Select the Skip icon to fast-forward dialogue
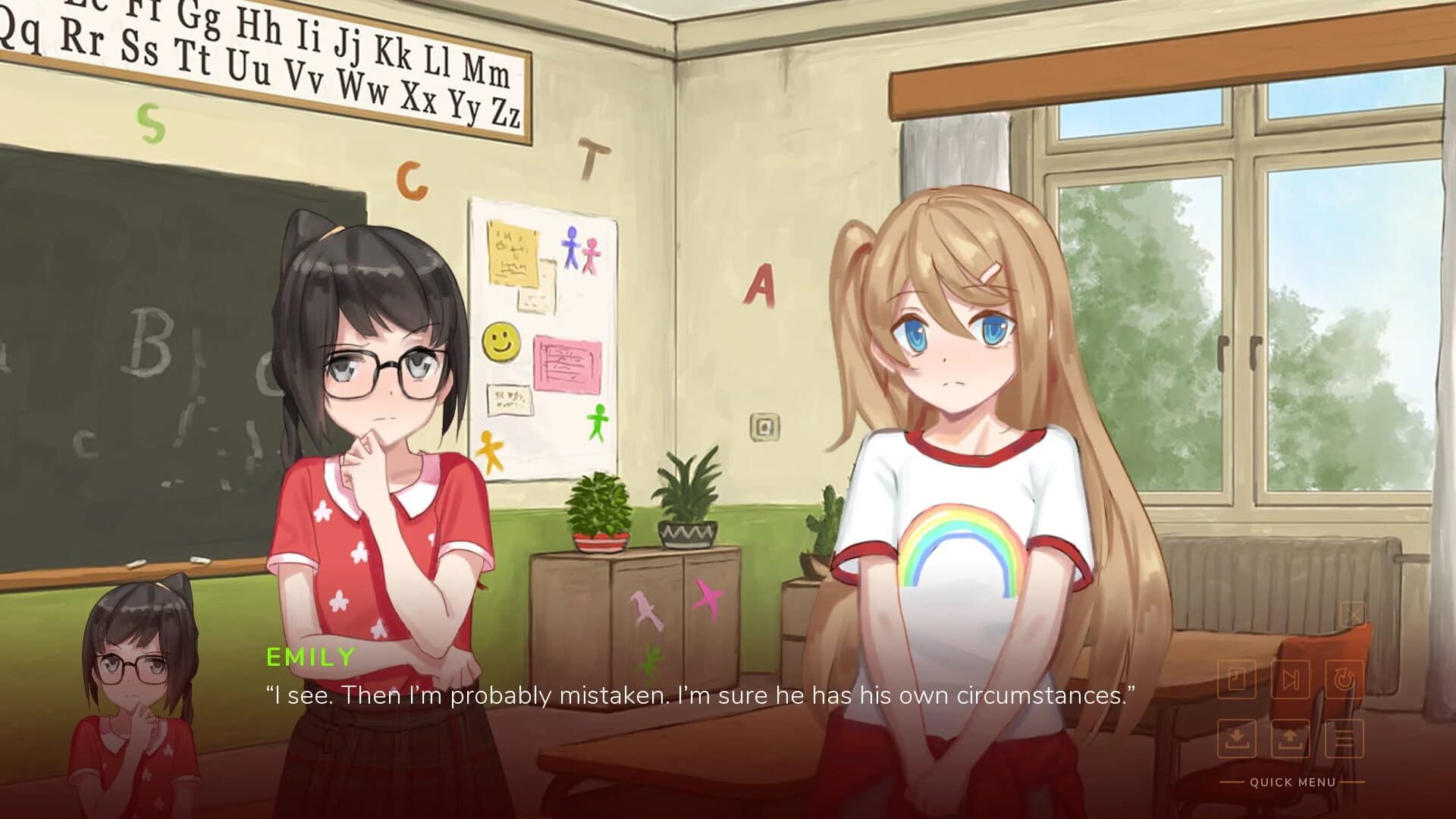The width and height of the screenshot is (1456, 819). click(x=1291, y=679)
